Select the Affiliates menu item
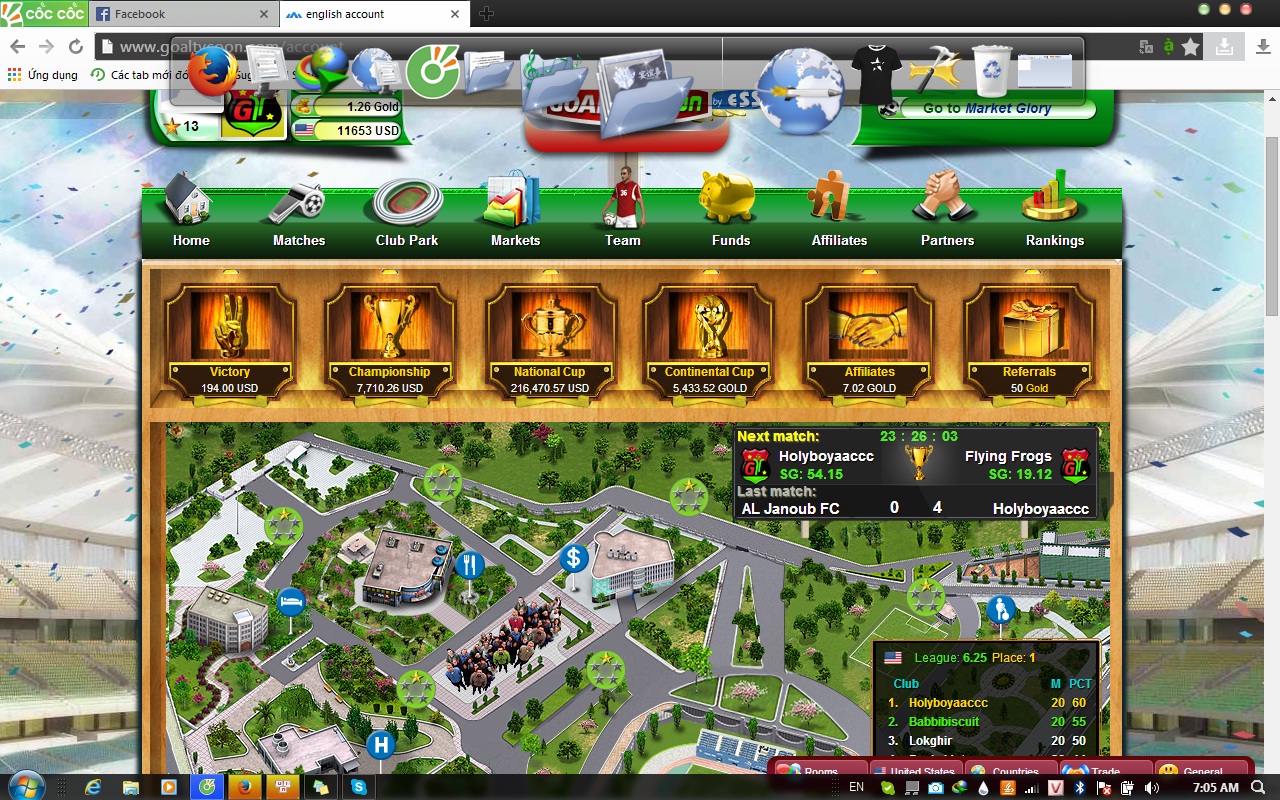This screenshot has height=800, width=1280. point(839,215)
